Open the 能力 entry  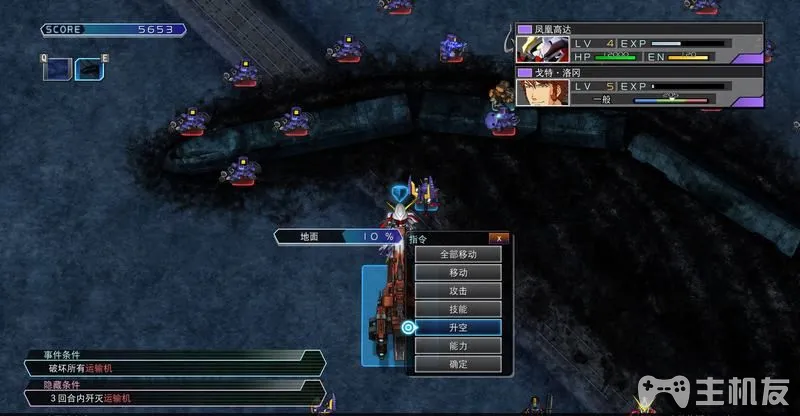point(458,345)
